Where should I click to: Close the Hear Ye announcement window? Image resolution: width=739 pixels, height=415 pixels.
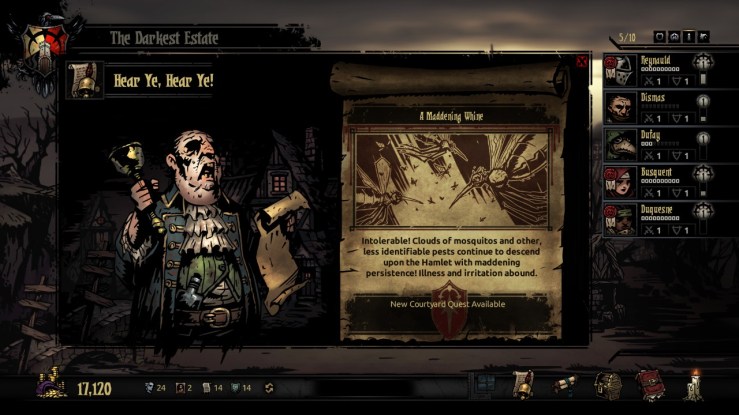(x=582, y=62)
